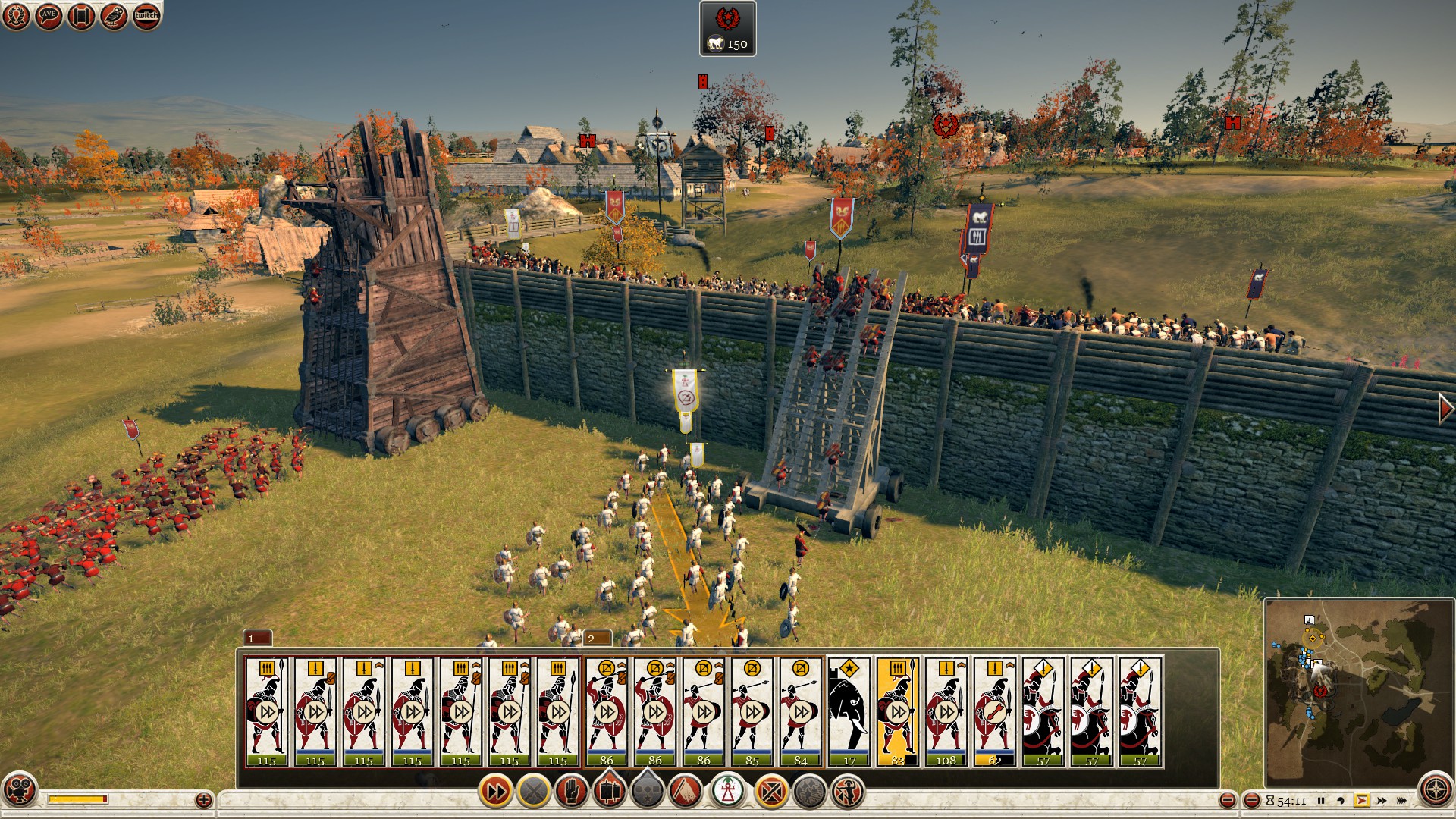Choose group tab number 1
The height and width of the screenshot is (819, 1456).
(x=257, y=638)
